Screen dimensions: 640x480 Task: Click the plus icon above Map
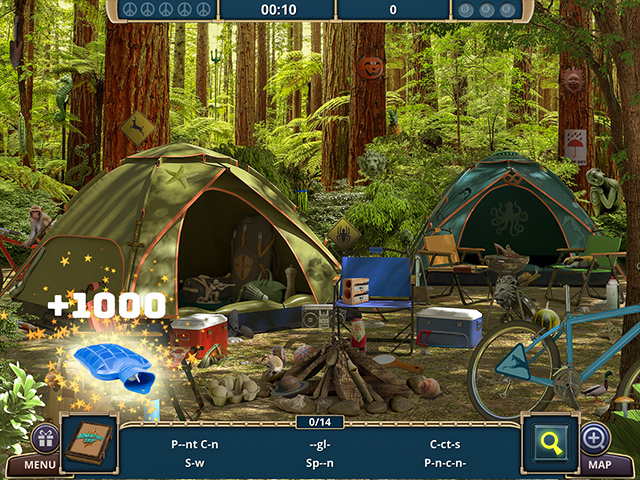click(x=594, y=437)
